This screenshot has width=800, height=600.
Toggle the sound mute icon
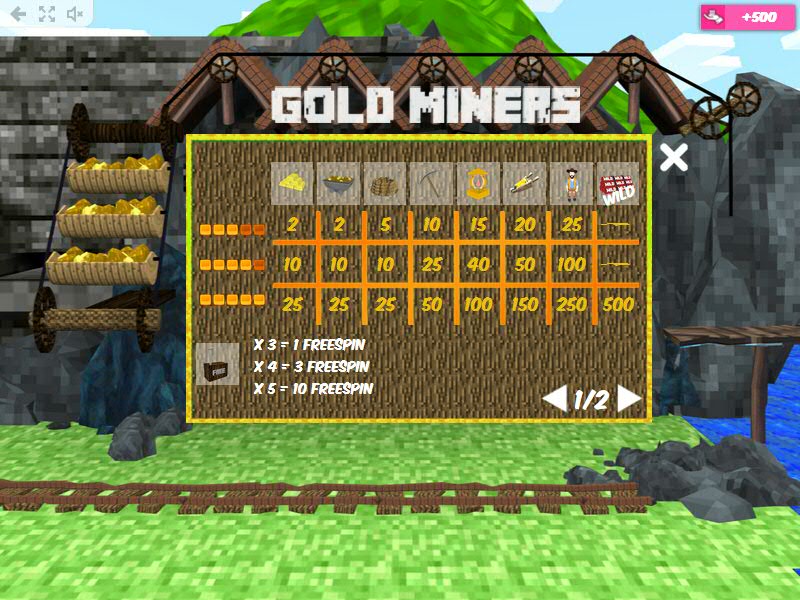75,14
